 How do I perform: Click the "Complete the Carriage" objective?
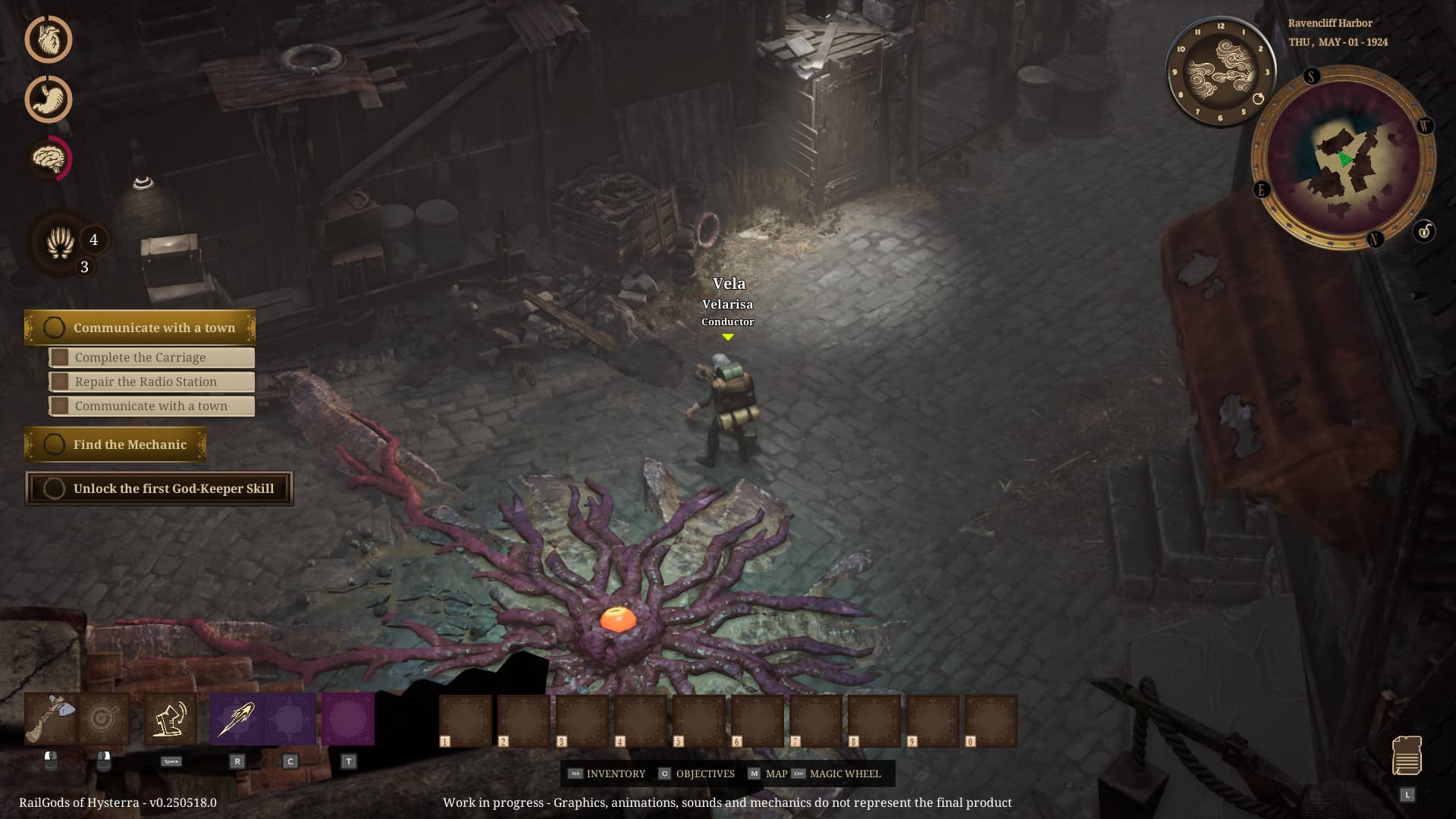point(151,357)
